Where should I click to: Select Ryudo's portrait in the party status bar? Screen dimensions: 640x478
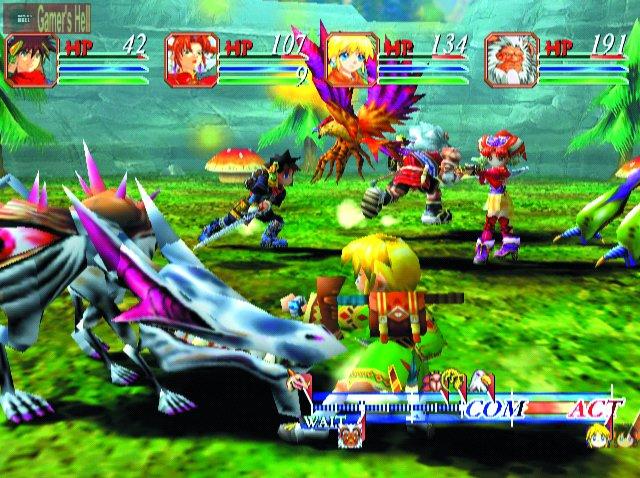click(30, 60)
